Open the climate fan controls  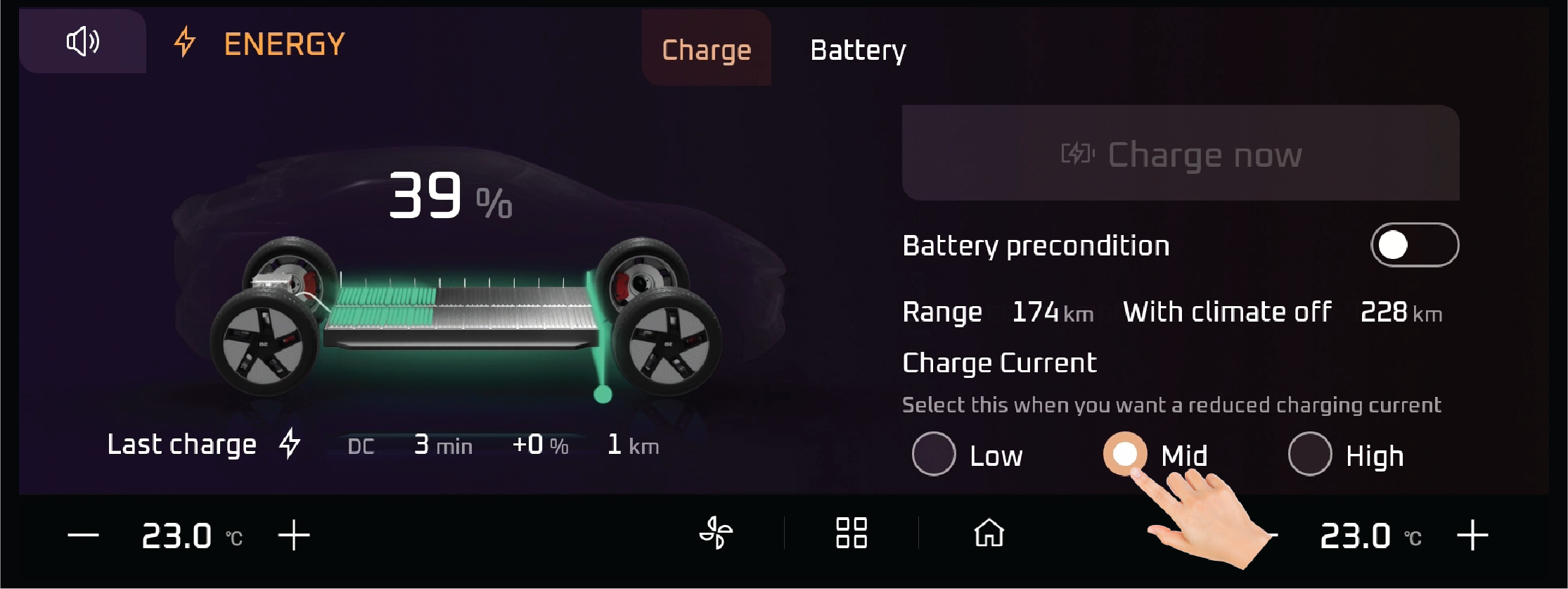[x=716, y=533]
